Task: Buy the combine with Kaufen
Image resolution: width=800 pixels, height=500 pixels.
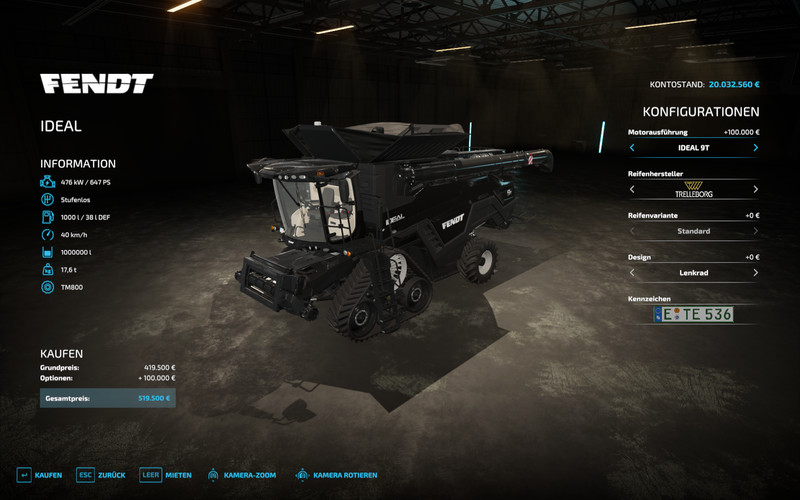Action: [40, 475]
